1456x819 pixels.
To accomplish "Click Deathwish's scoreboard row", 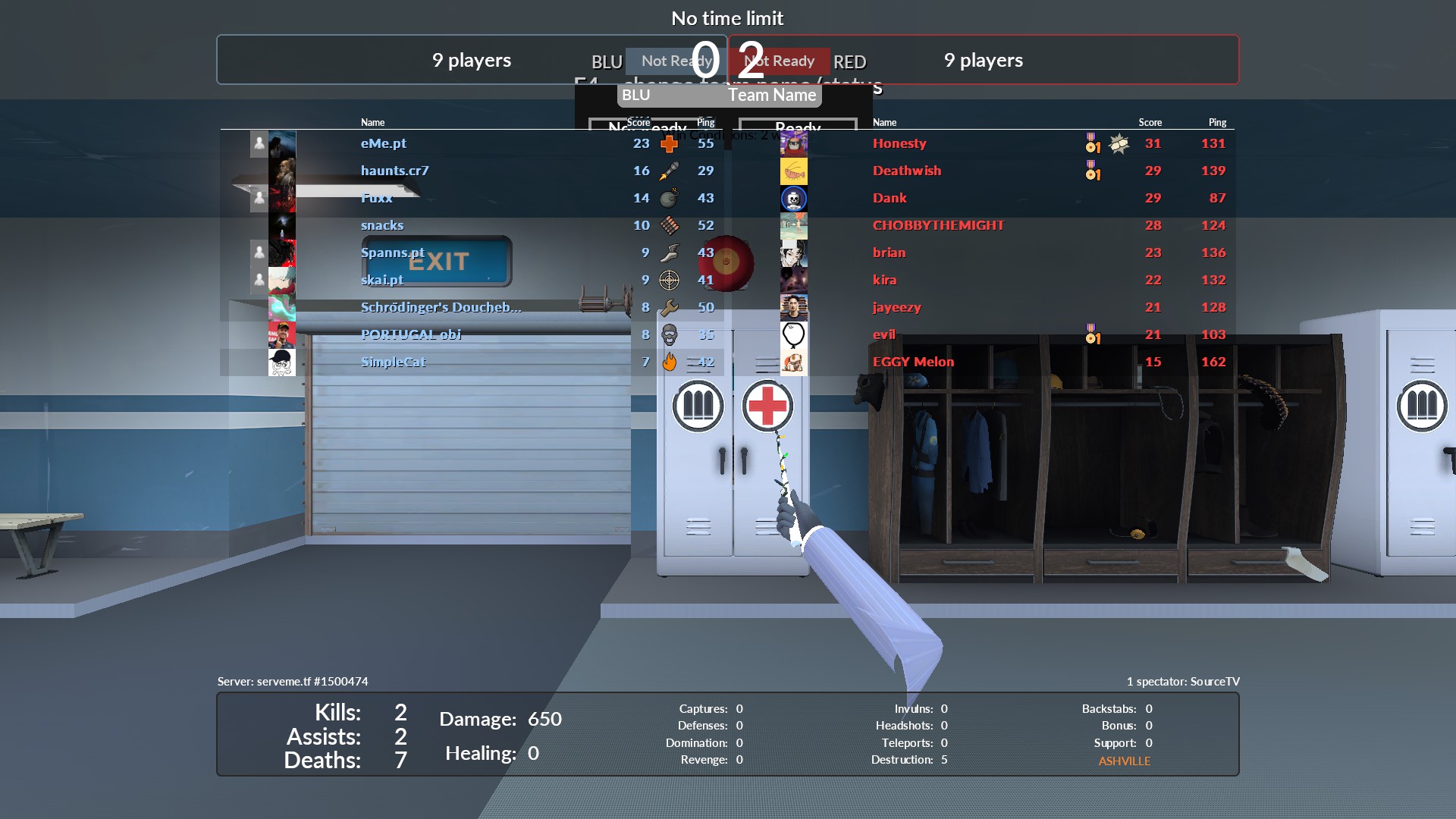I will pos(906,171).
